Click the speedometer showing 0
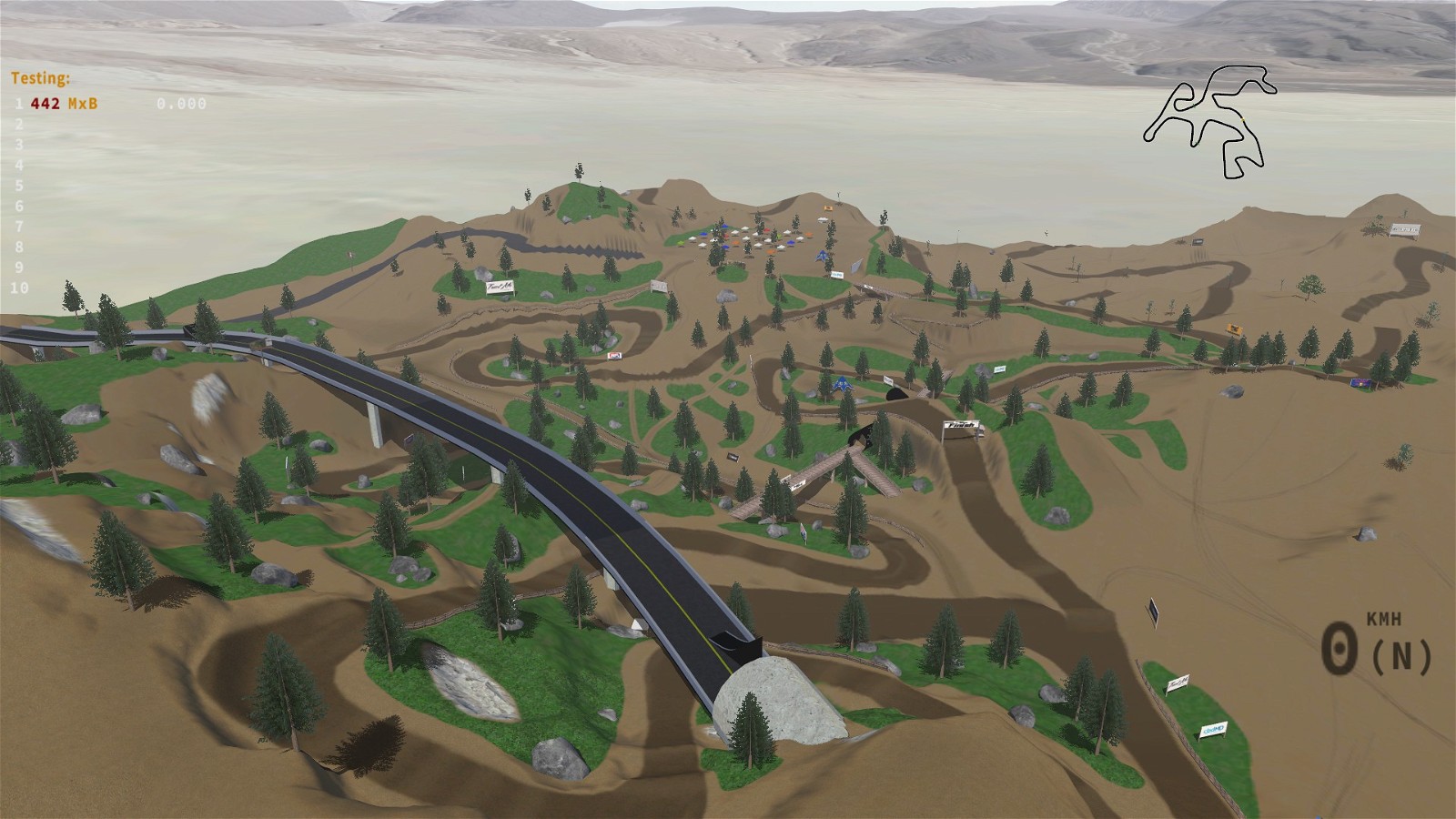This screenshot has width=1456, height=819. point(1338,648)
